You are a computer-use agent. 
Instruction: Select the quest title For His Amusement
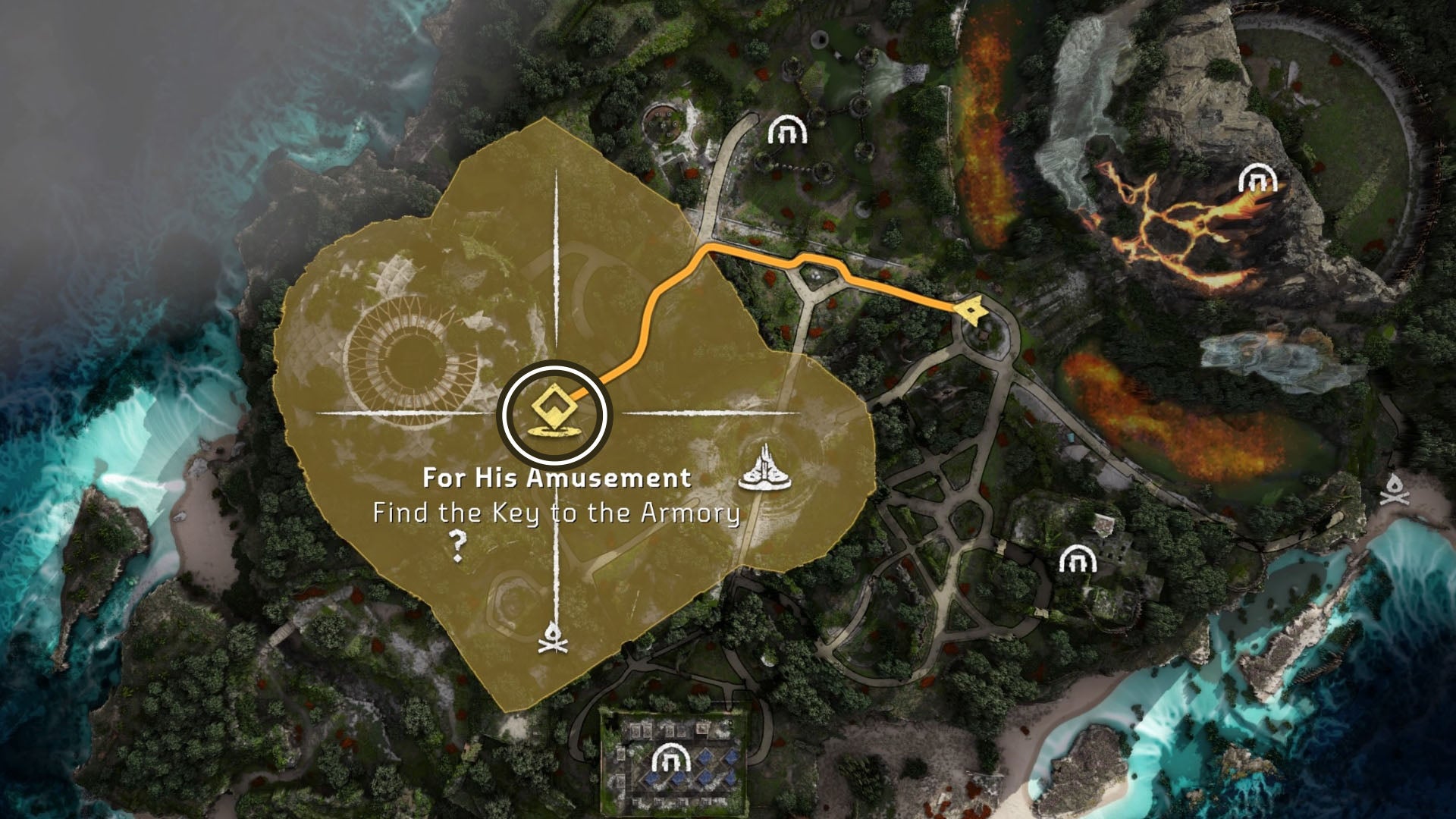(557, 478)
